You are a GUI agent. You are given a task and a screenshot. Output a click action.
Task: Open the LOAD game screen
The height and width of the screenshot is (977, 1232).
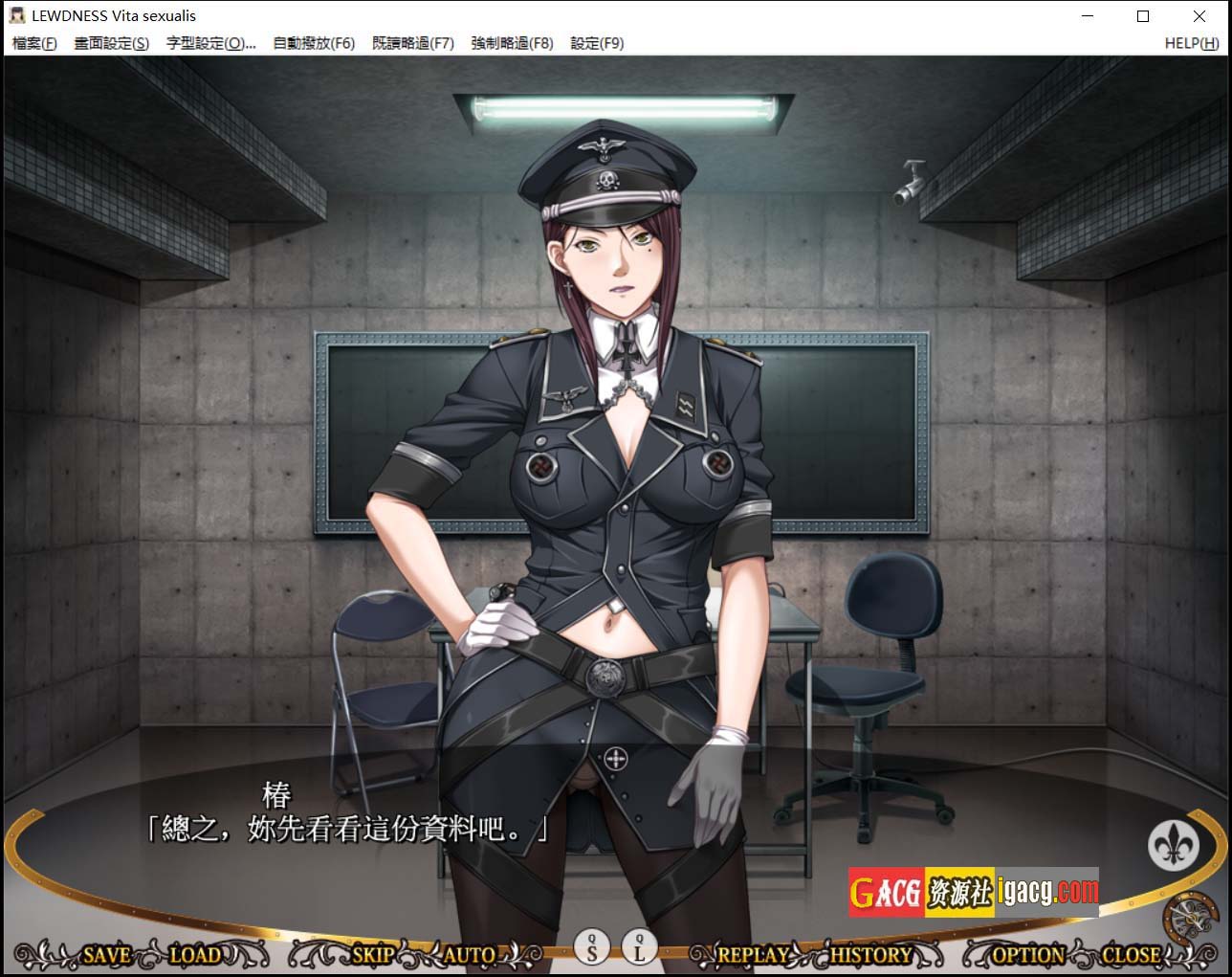tap(195, 954)
